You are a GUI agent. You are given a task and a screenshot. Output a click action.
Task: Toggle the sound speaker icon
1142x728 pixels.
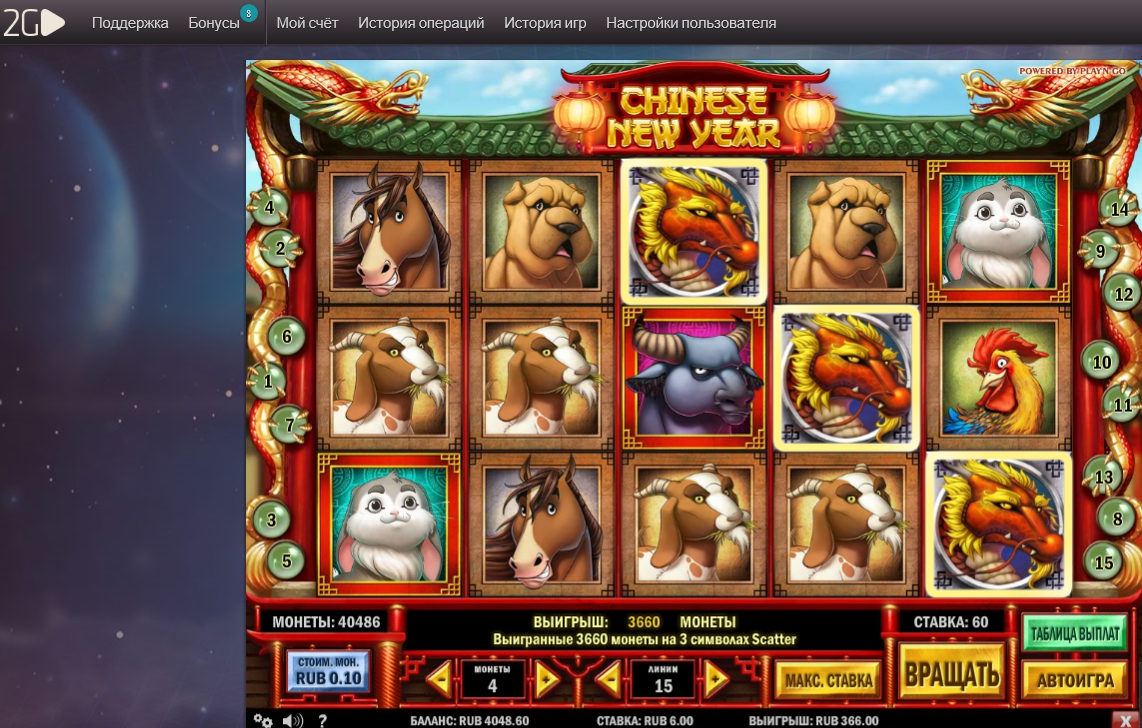292,720
